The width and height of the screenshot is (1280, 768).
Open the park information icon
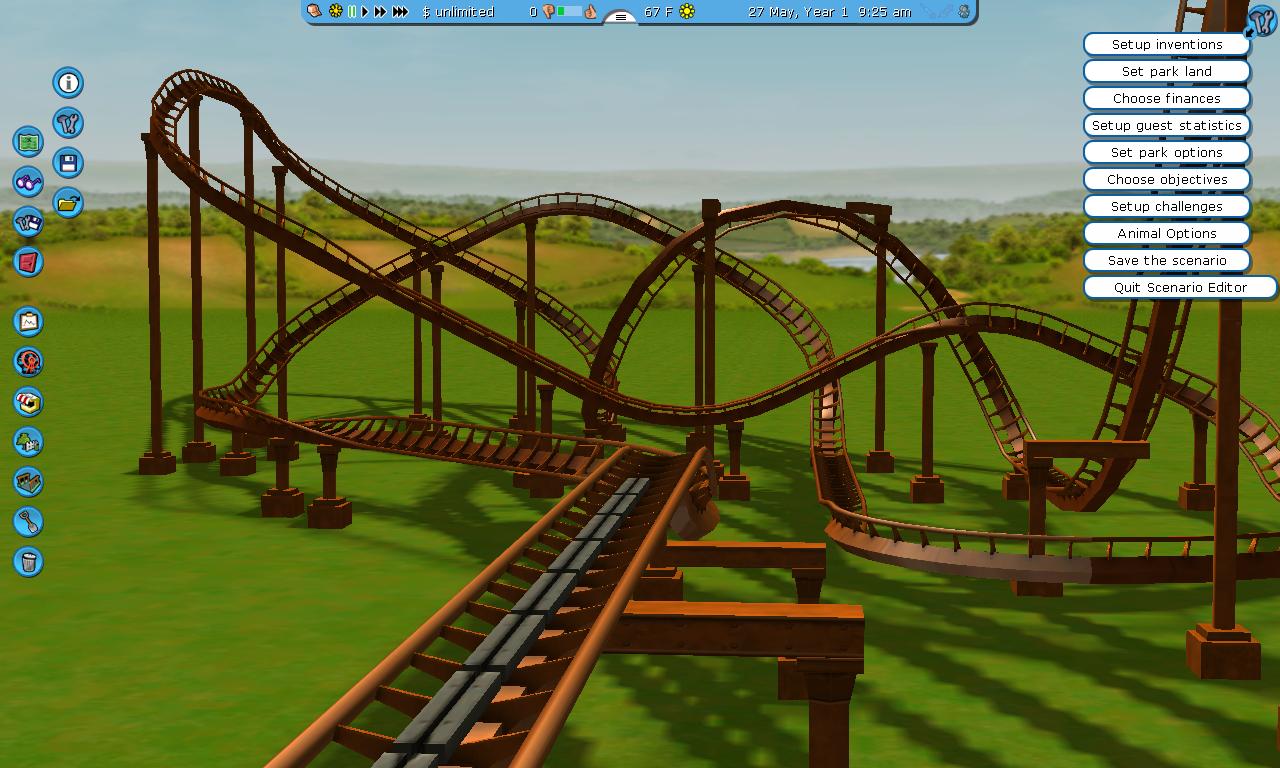click(68, 83)
